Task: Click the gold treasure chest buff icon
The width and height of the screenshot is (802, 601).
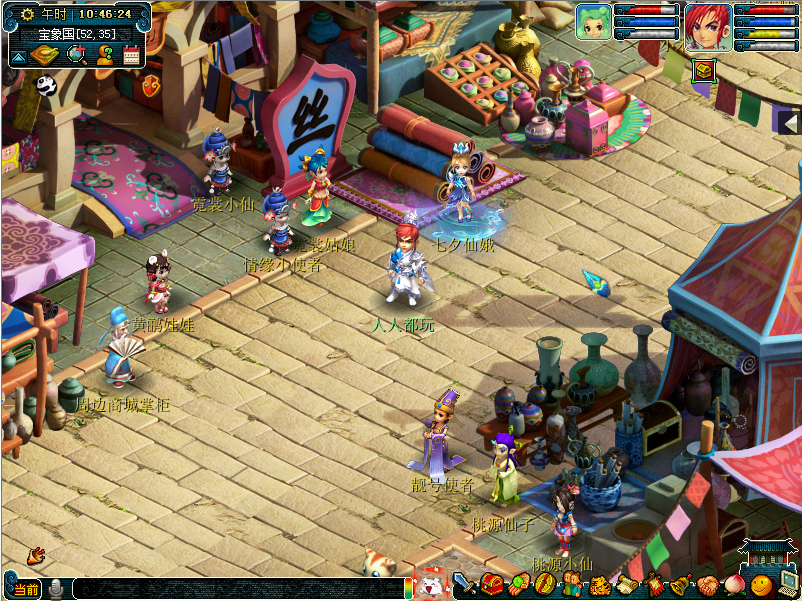Action: click(x=703, y=69)
